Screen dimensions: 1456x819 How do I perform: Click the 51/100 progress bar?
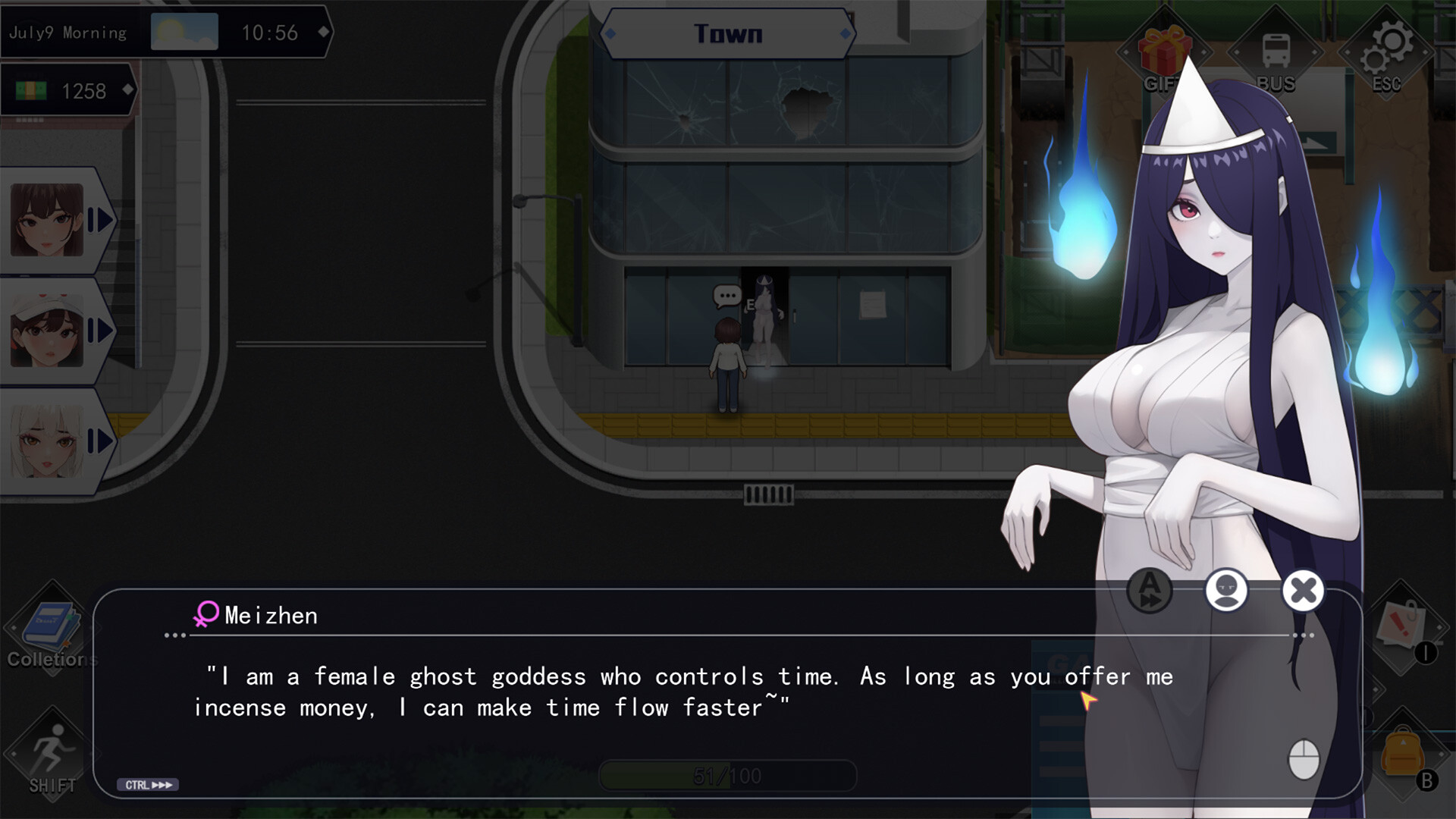click(726, 775)
